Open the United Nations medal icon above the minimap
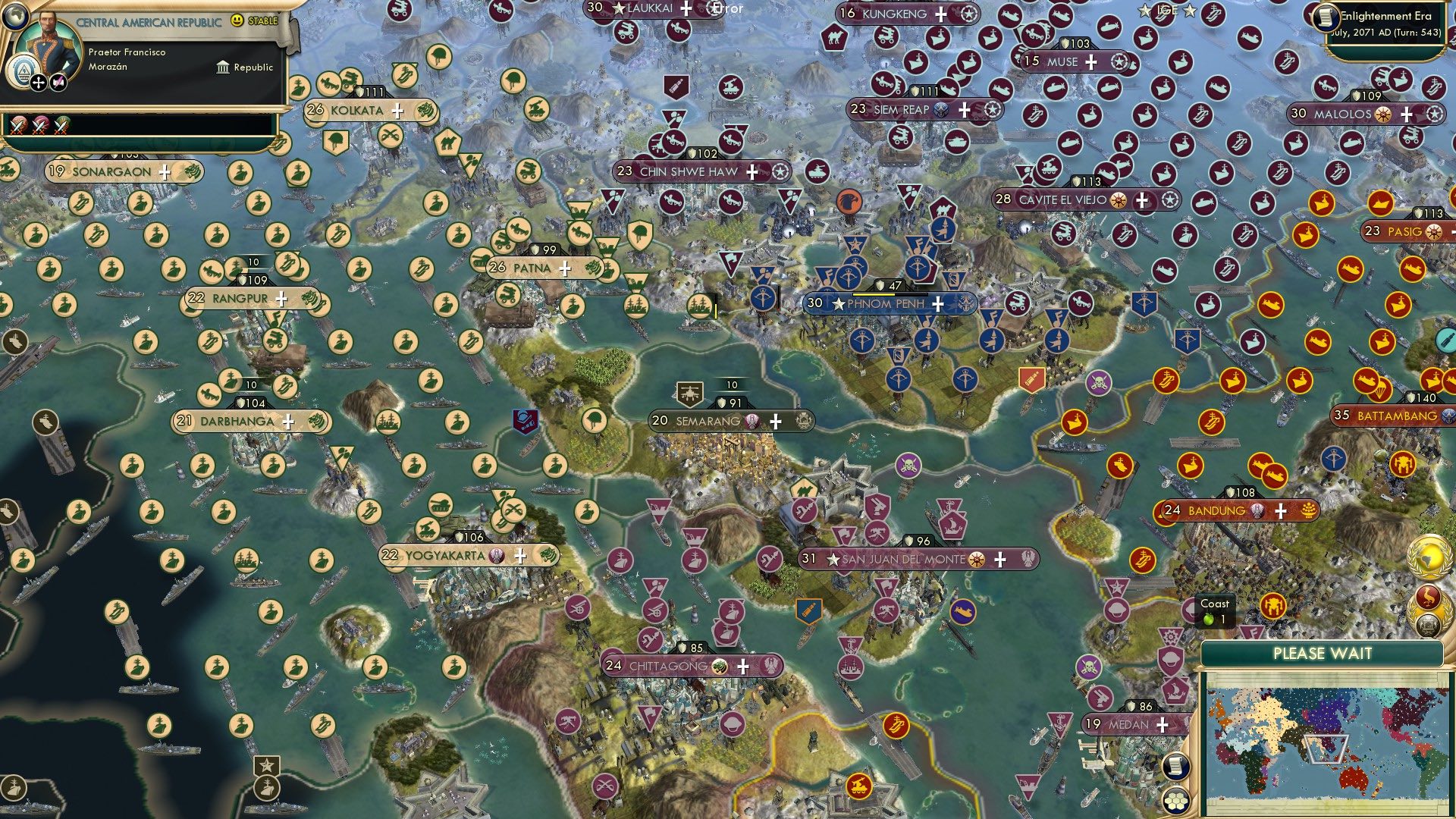The width and height of the screenshot is (1456, 819). pos(1427,624)
